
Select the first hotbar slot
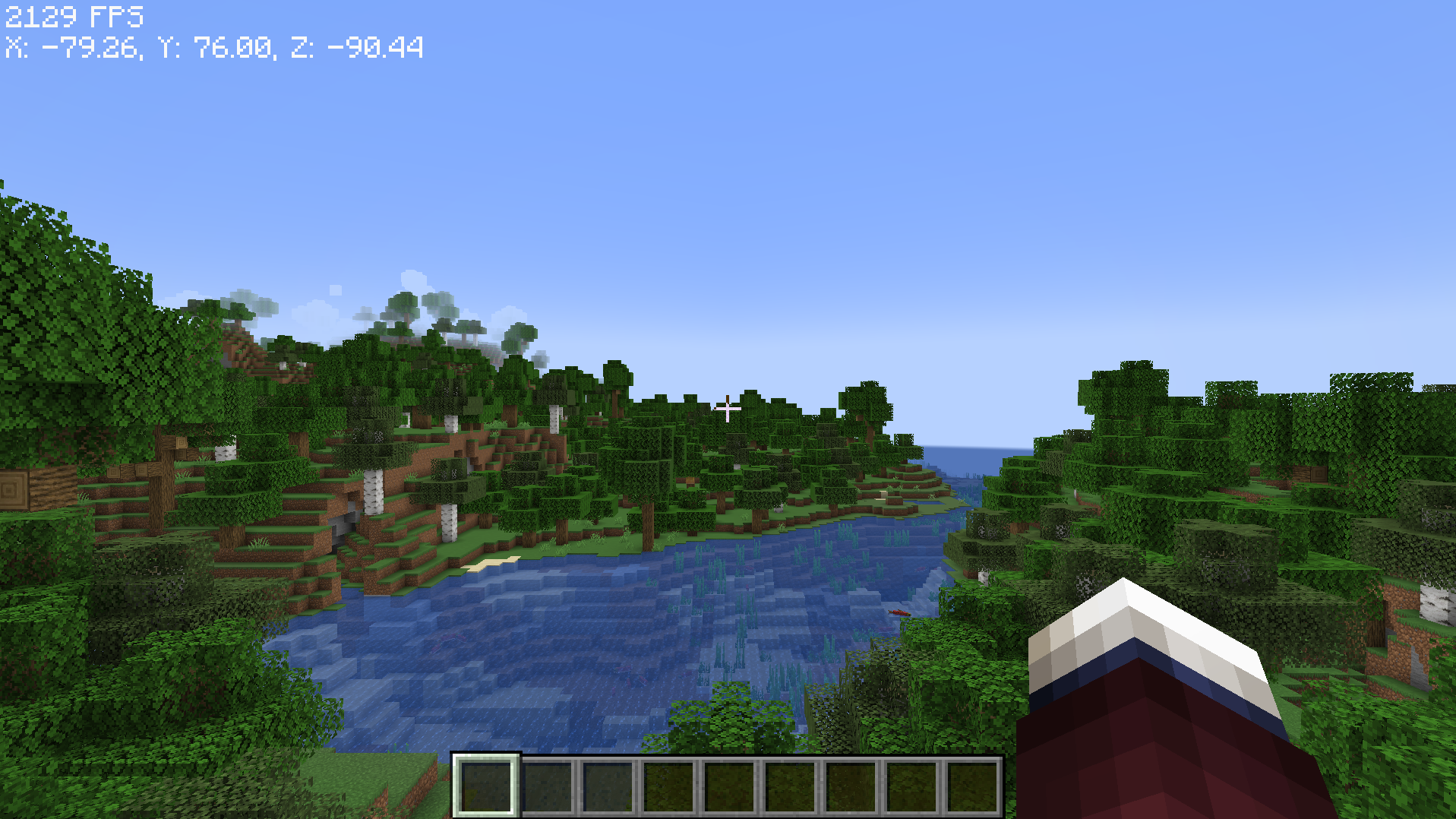486,783
